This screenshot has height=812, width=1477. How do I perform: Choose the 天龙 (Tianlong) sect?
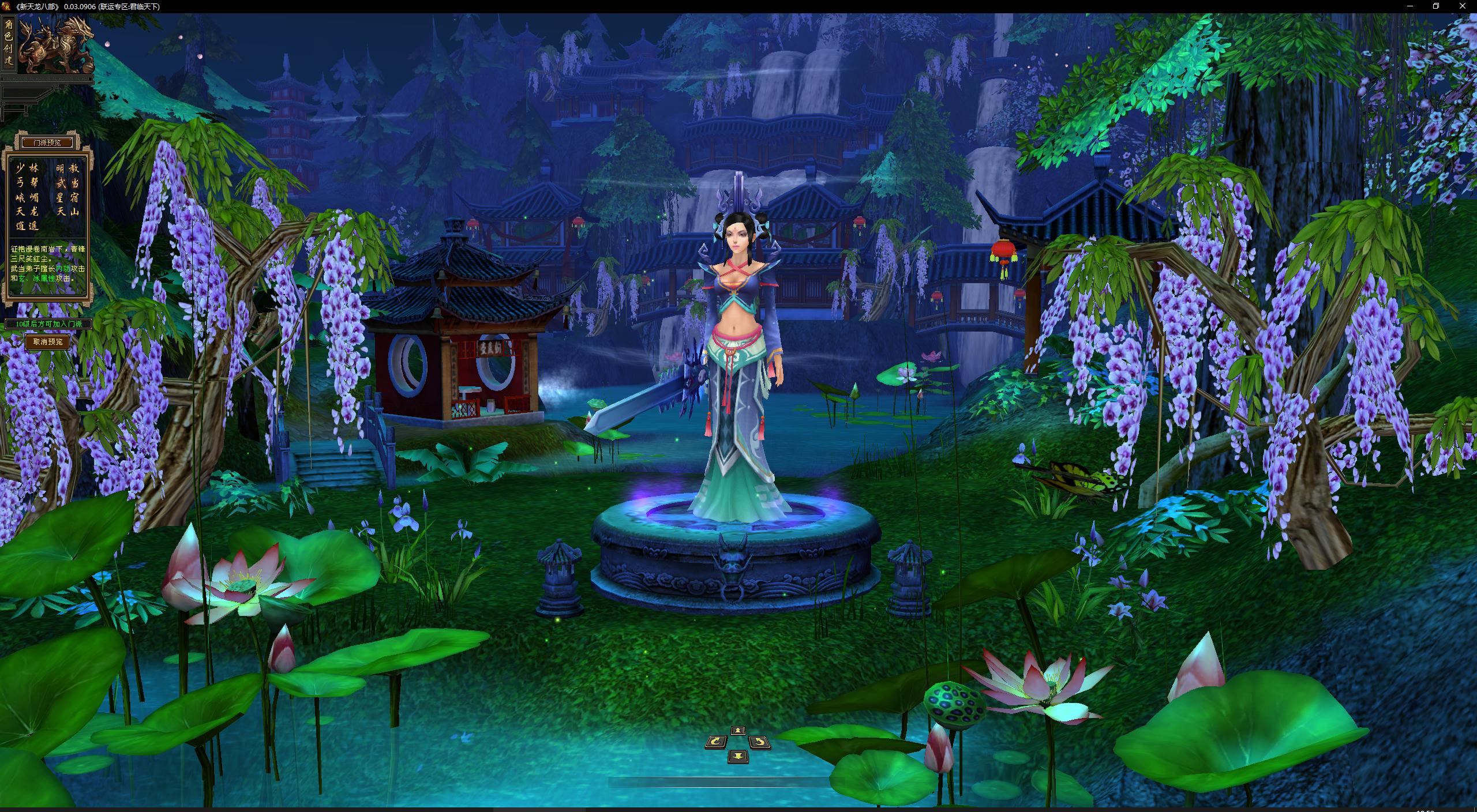[27, 212]
